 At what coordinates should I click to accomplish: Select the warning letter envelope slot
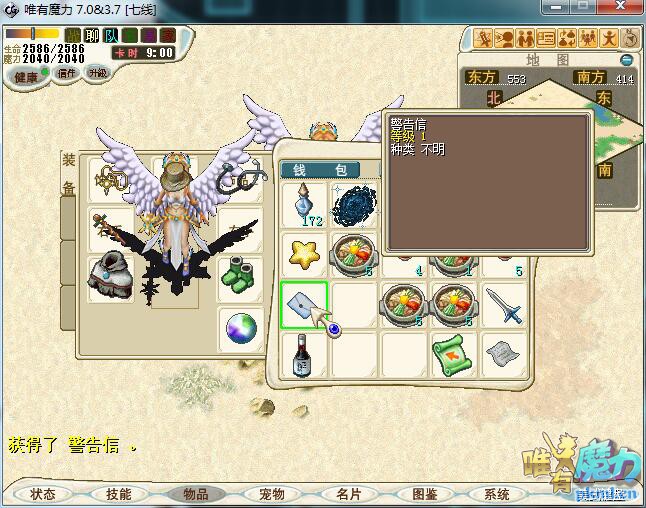pos(305,304)
